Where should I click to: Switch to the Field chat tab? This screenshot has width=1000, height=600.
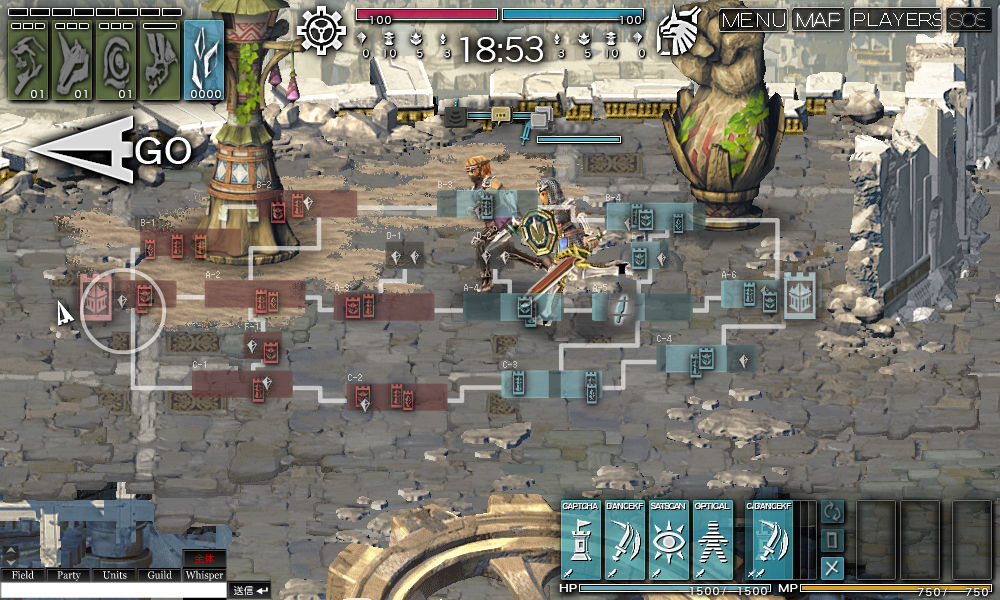coord(23,575)
